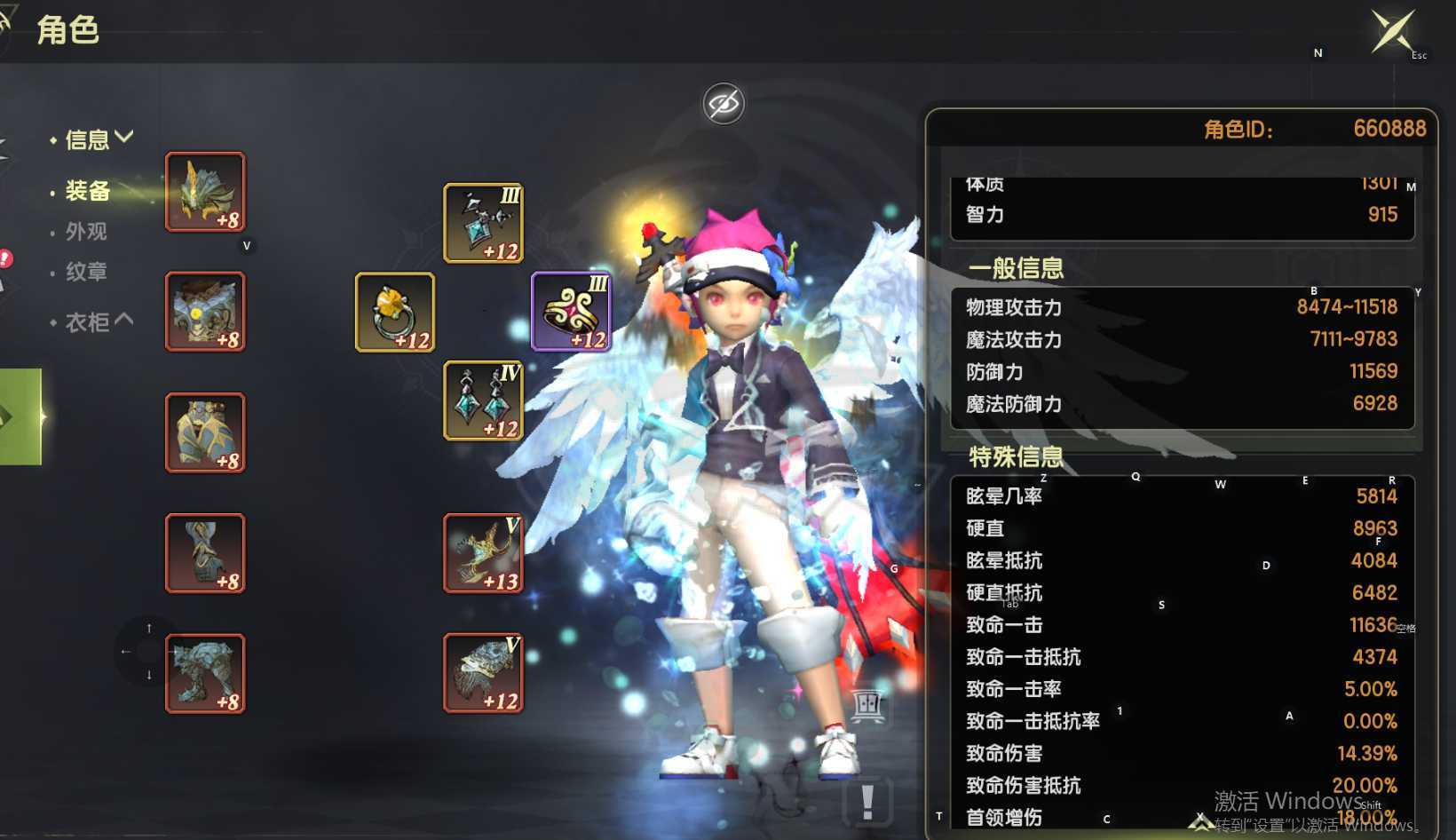
Task: Select the yellow-gem +12 ring slot
Action: coord(395,312)
